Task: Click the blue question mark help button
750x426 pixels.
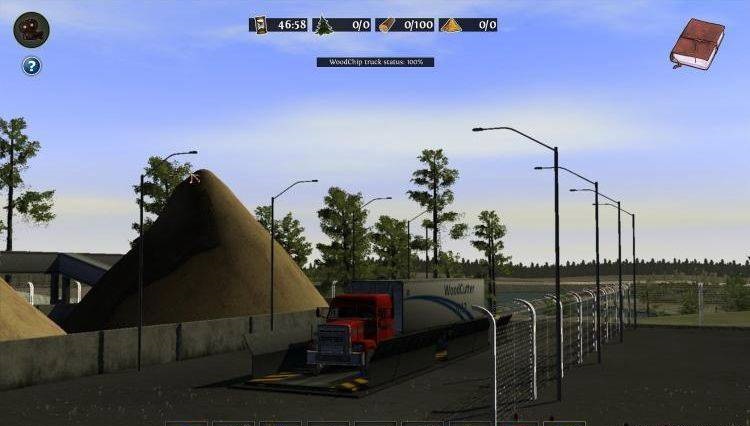Action: click(32, 66)
